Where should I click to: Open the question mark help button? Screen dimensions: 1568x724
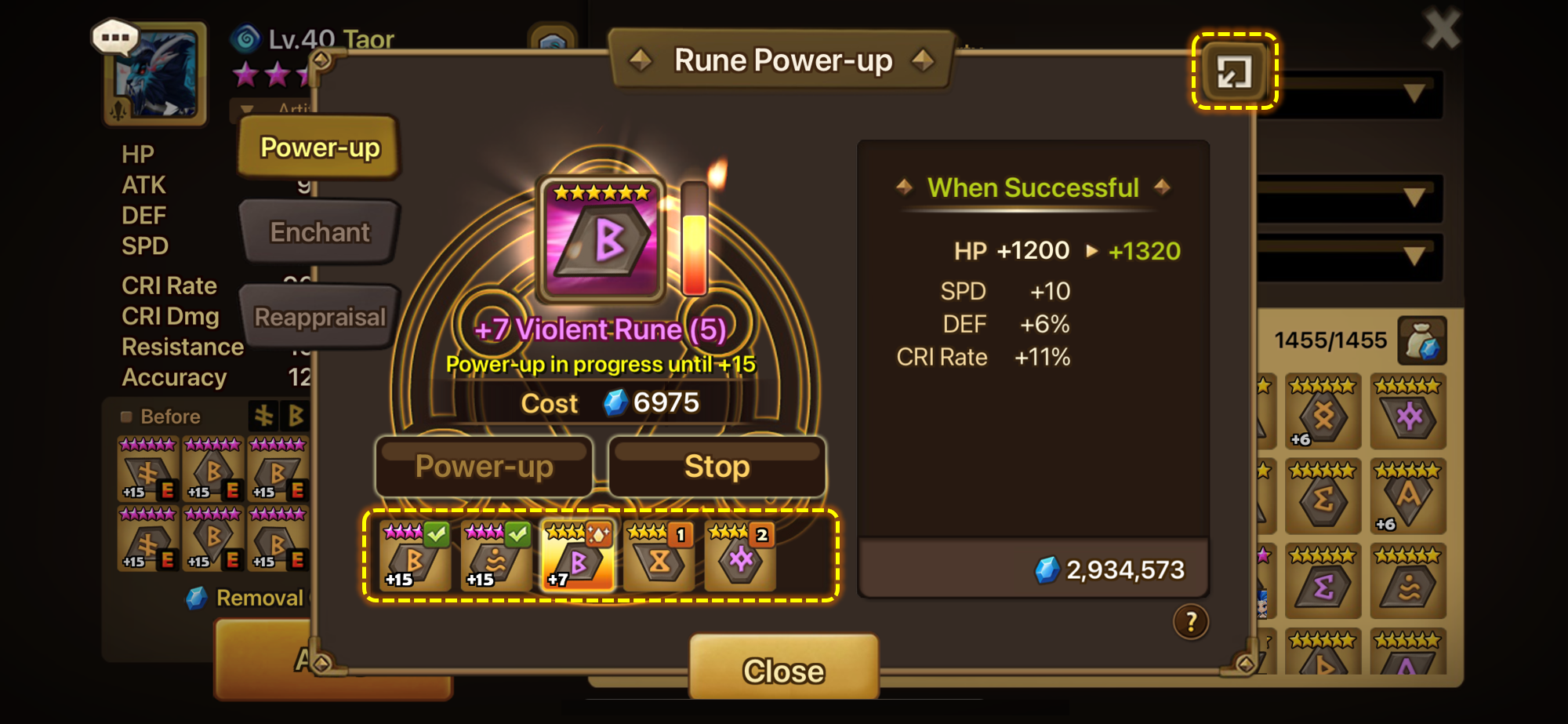click(x=1190, y=622)
